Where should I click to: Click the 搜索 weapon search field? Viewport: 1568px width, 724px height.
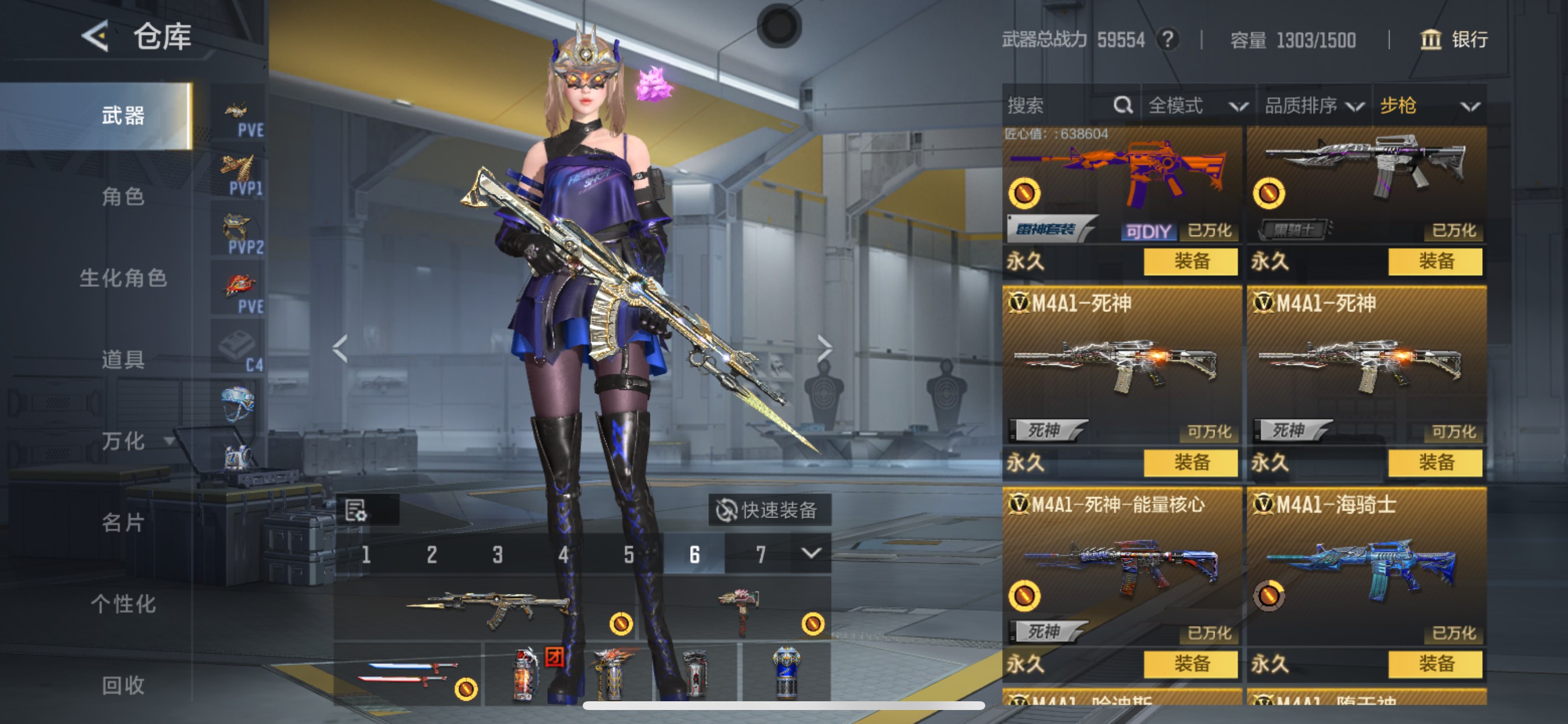point(1059,106)
